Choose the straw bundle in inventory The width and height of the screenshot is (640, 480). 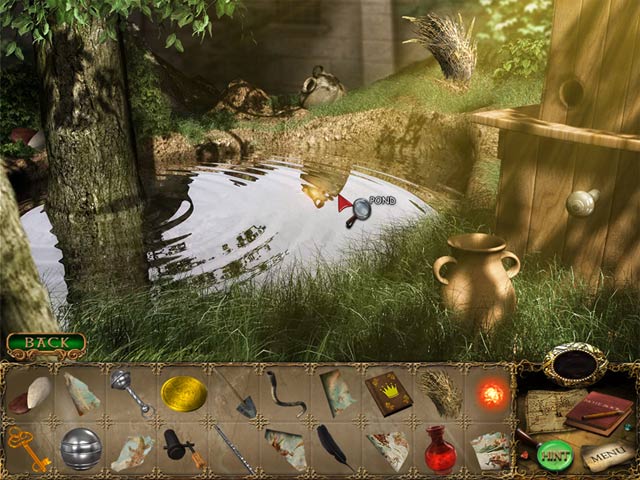tap(440, 393)
